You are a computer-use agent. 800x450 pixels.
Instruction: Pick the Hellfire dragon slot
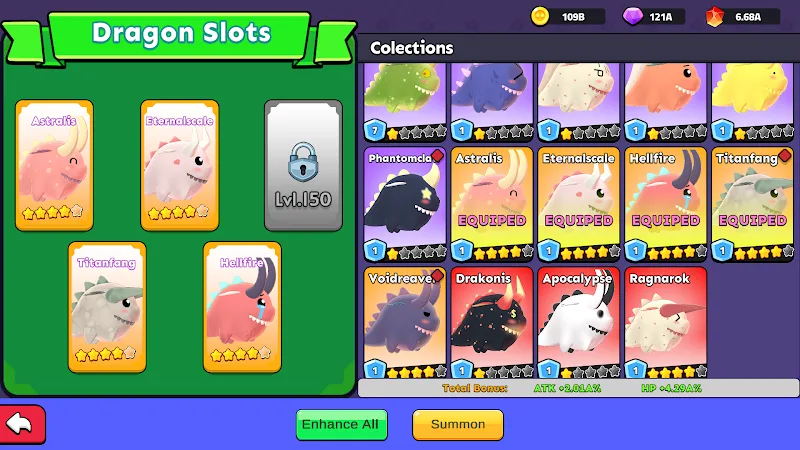click(238, 307)
